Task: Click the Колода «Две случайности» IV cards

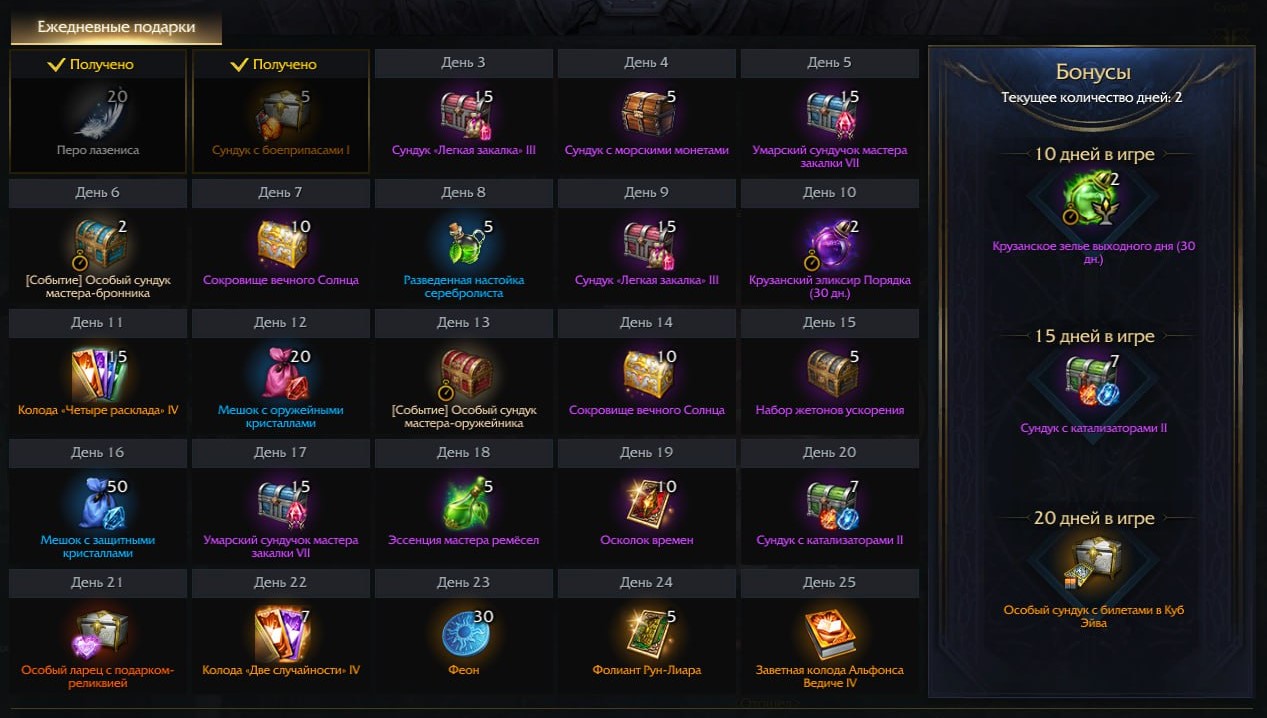Action: click(x=281, y=633)
